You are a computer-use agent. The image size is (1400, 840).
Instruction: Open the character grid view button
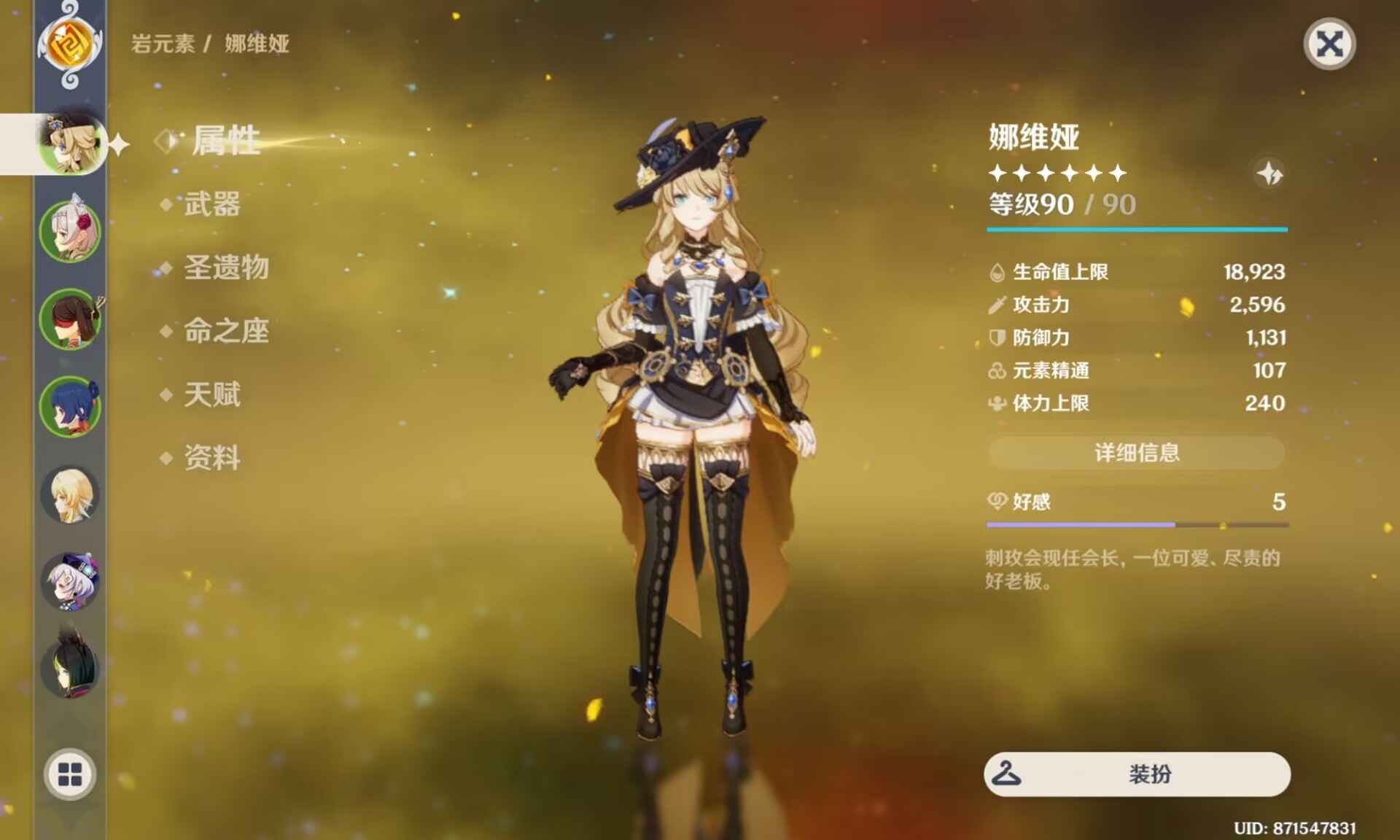[x=70, y=774]
